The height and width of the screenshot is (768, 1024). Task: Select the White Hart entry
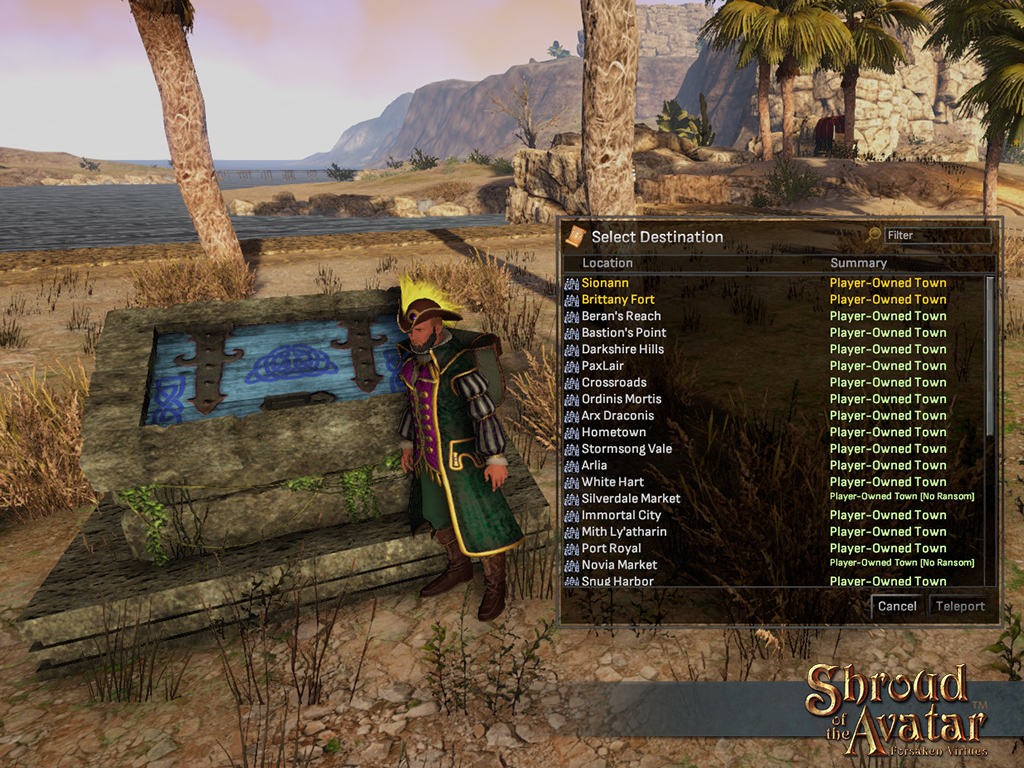coord(612,482)
